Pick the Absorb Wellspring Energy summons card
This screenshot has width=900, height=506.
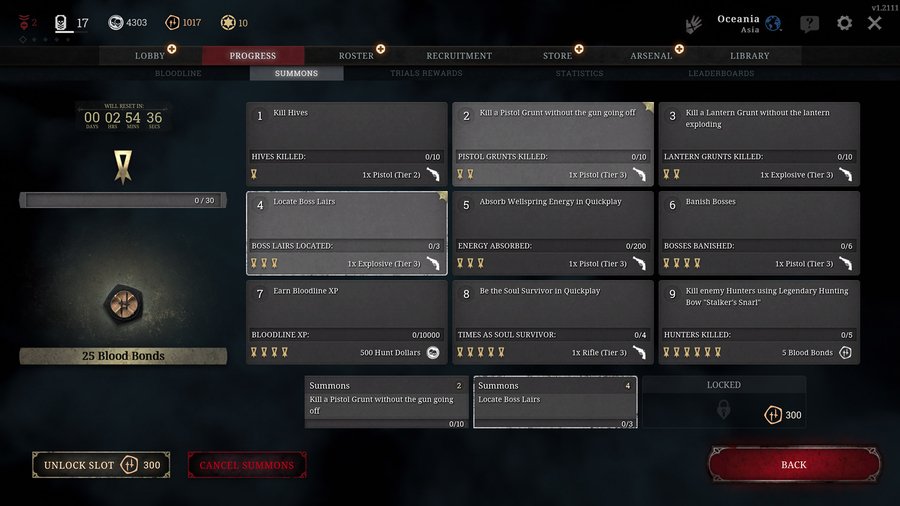[x=552, y=232]
